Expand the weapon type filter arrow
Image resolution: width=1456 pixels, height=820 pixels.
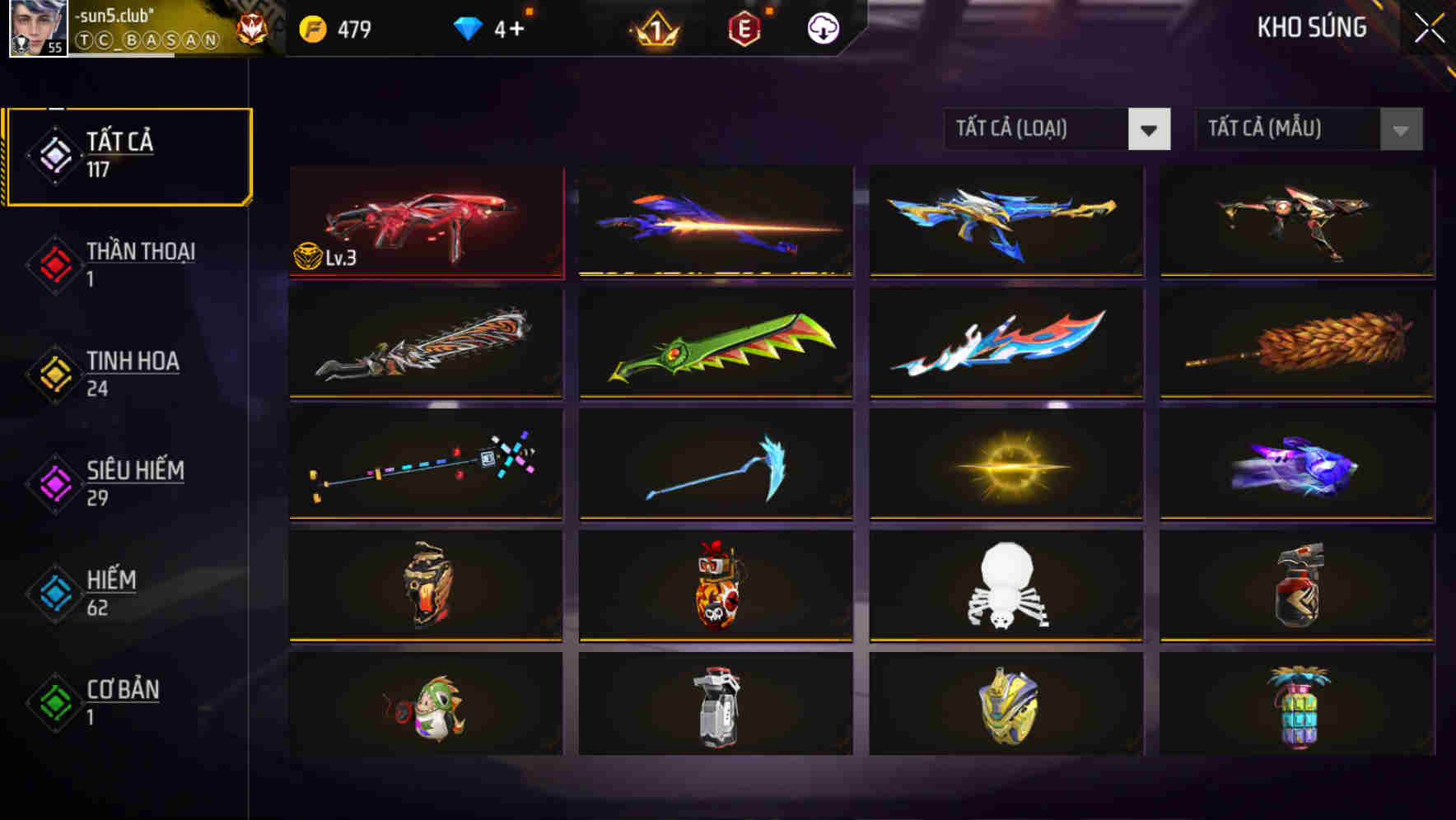click(1150, 129)
